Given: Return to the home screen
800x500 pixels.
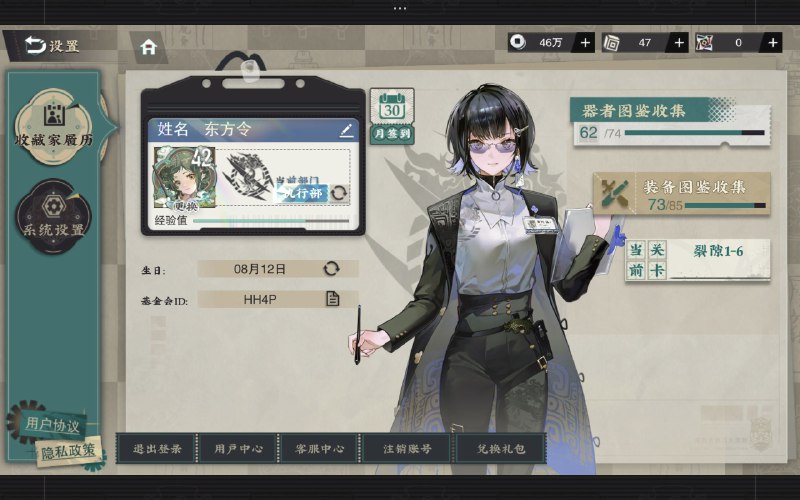Looking at the screenshot, I should point(149,46).
